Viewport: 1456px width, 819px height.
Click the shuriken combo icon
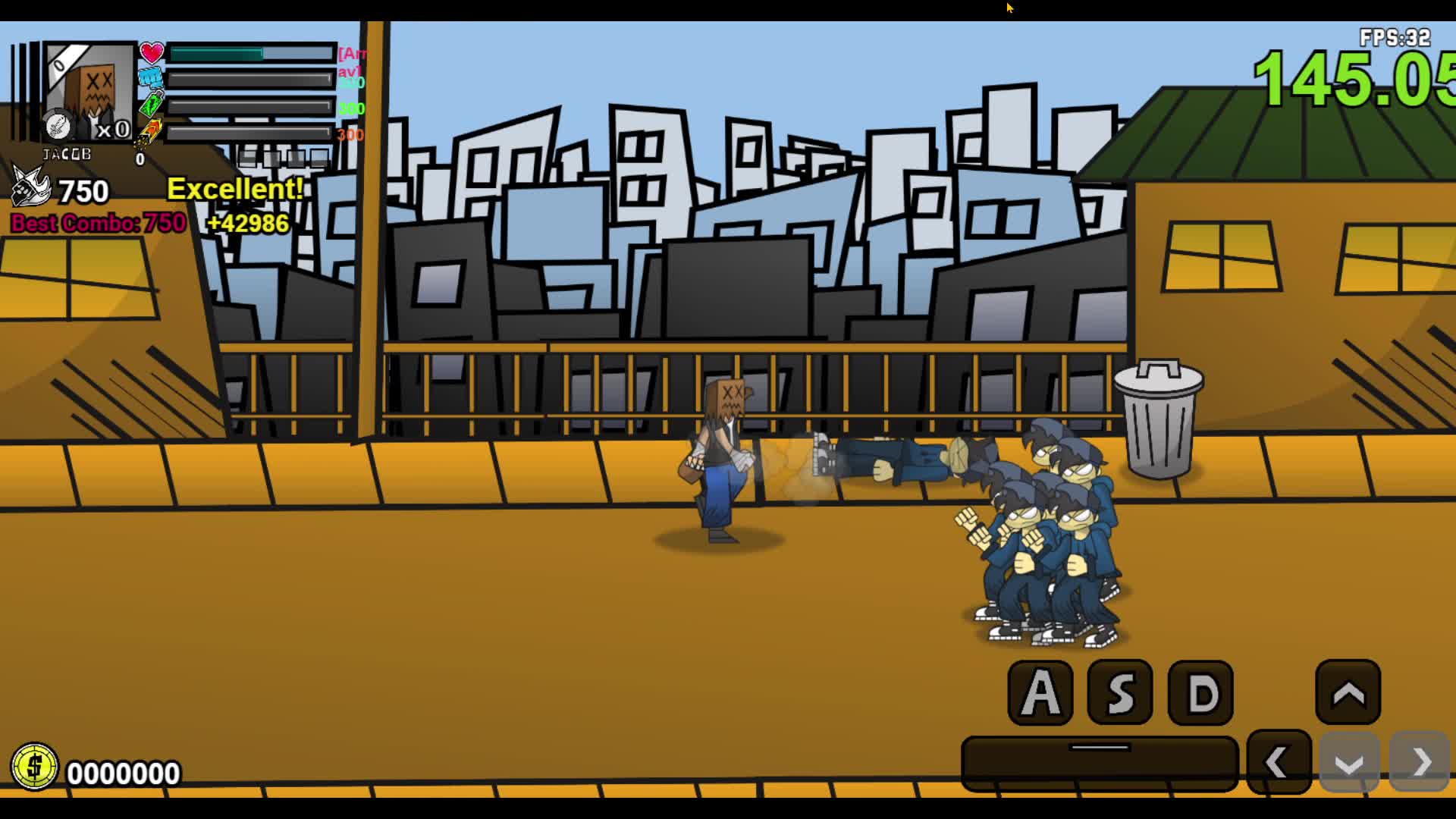pos(30,190)
